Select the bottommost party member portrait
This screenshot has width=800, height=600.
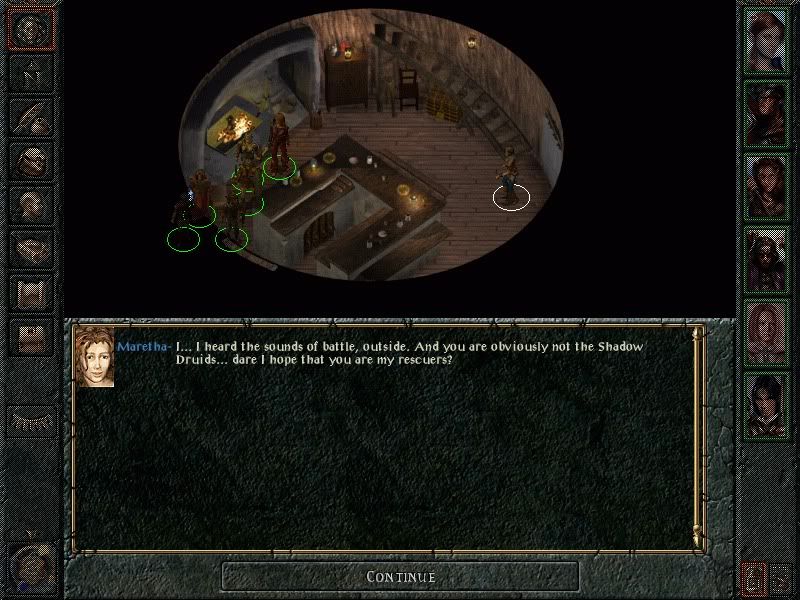(x=766, y=402)
